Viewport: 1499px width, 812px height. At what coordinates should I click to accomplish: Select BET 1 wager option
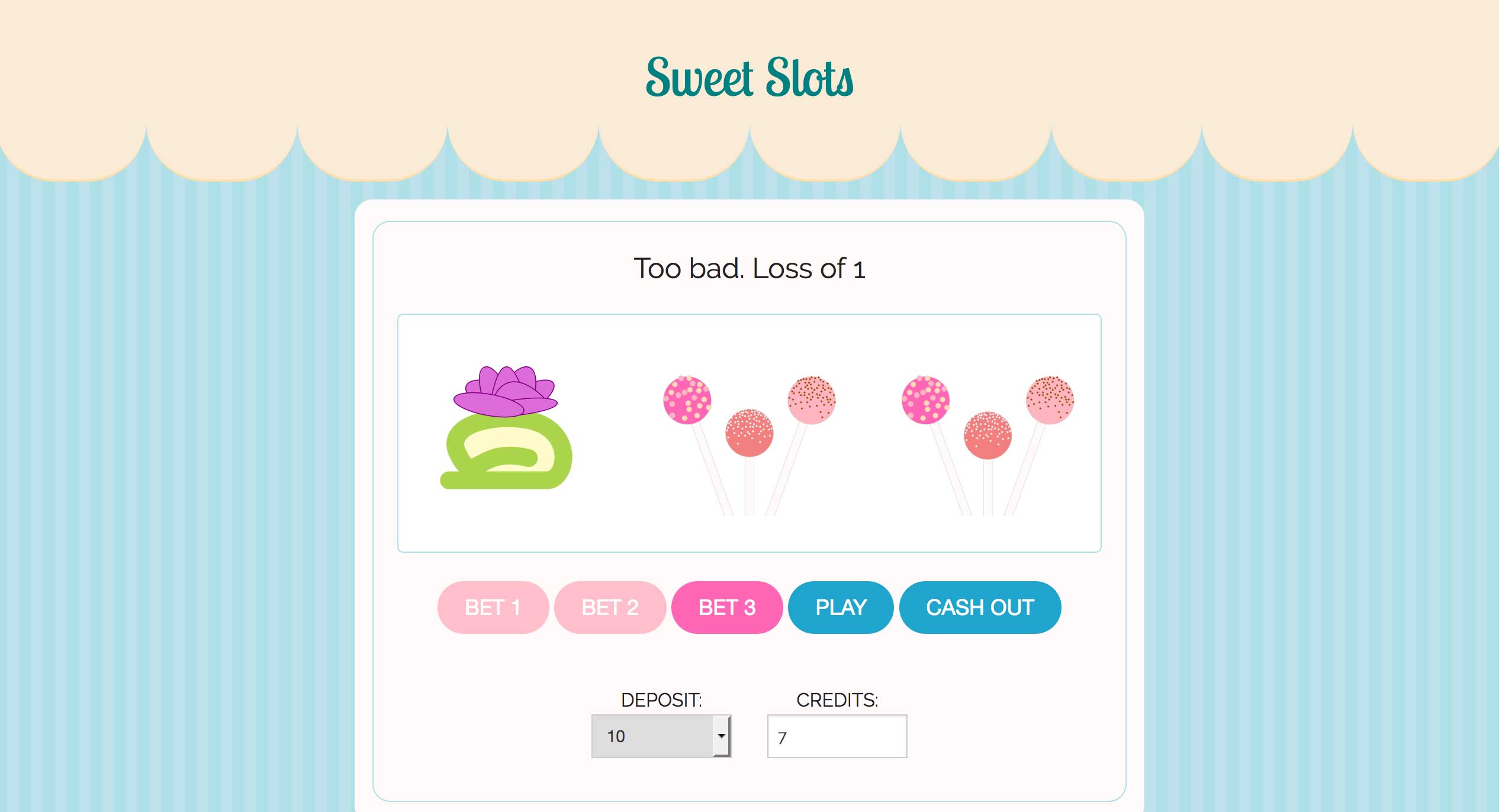point(493,607)
